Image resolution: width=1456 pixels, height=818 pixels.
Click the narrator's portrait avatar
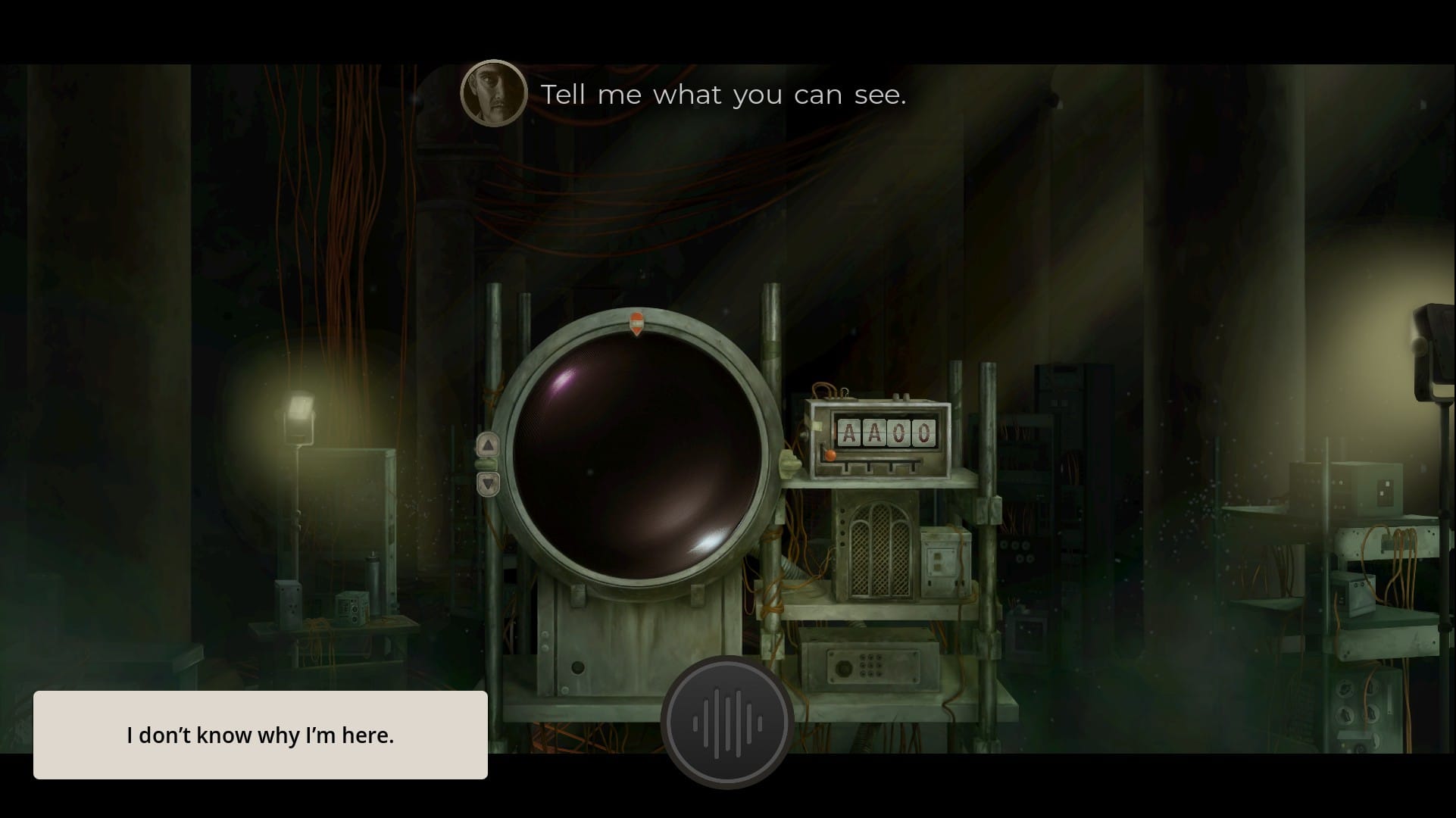pos(493,92)
